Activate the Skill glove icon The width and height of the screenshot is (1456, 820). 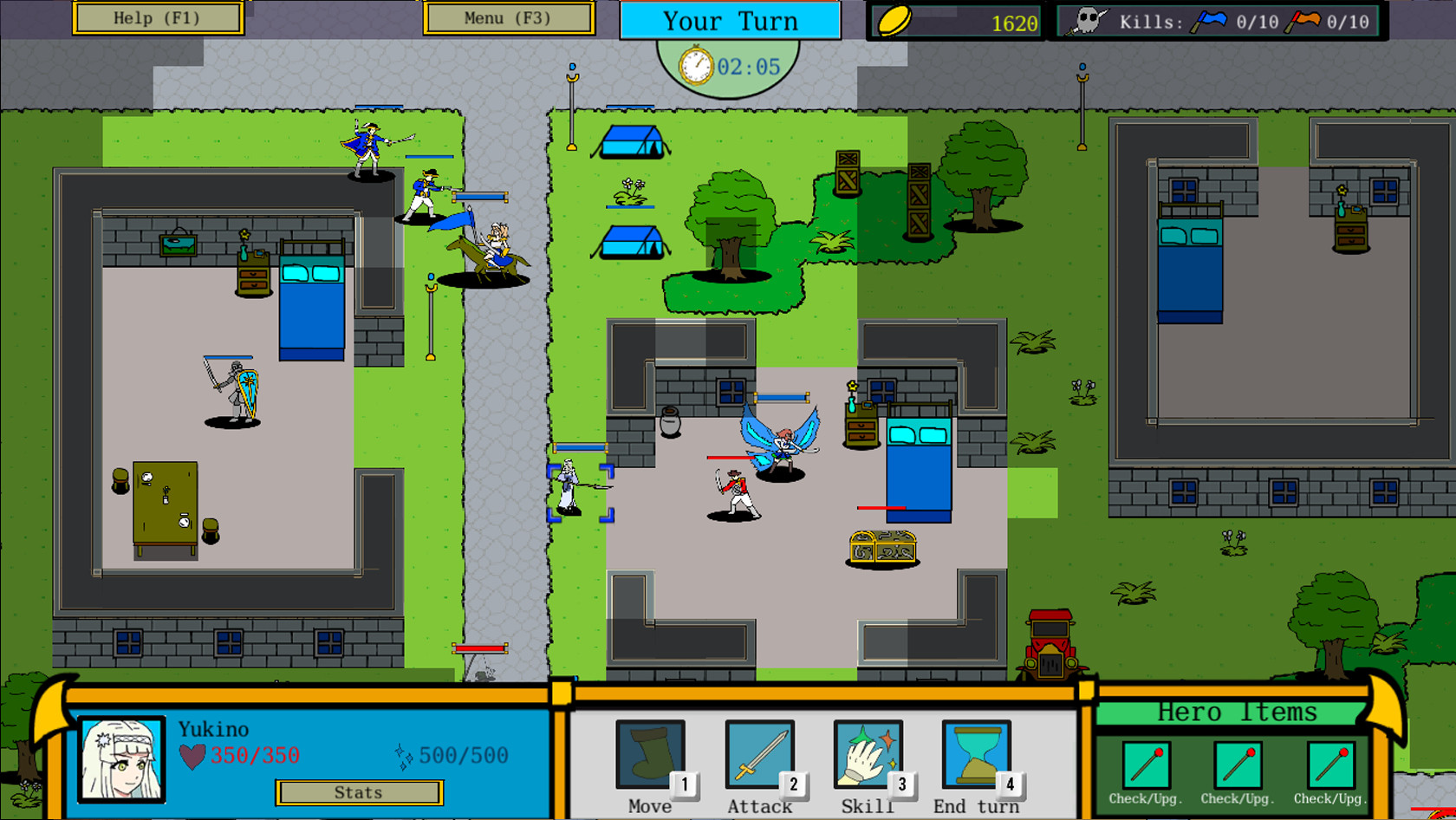pos(867,752)
